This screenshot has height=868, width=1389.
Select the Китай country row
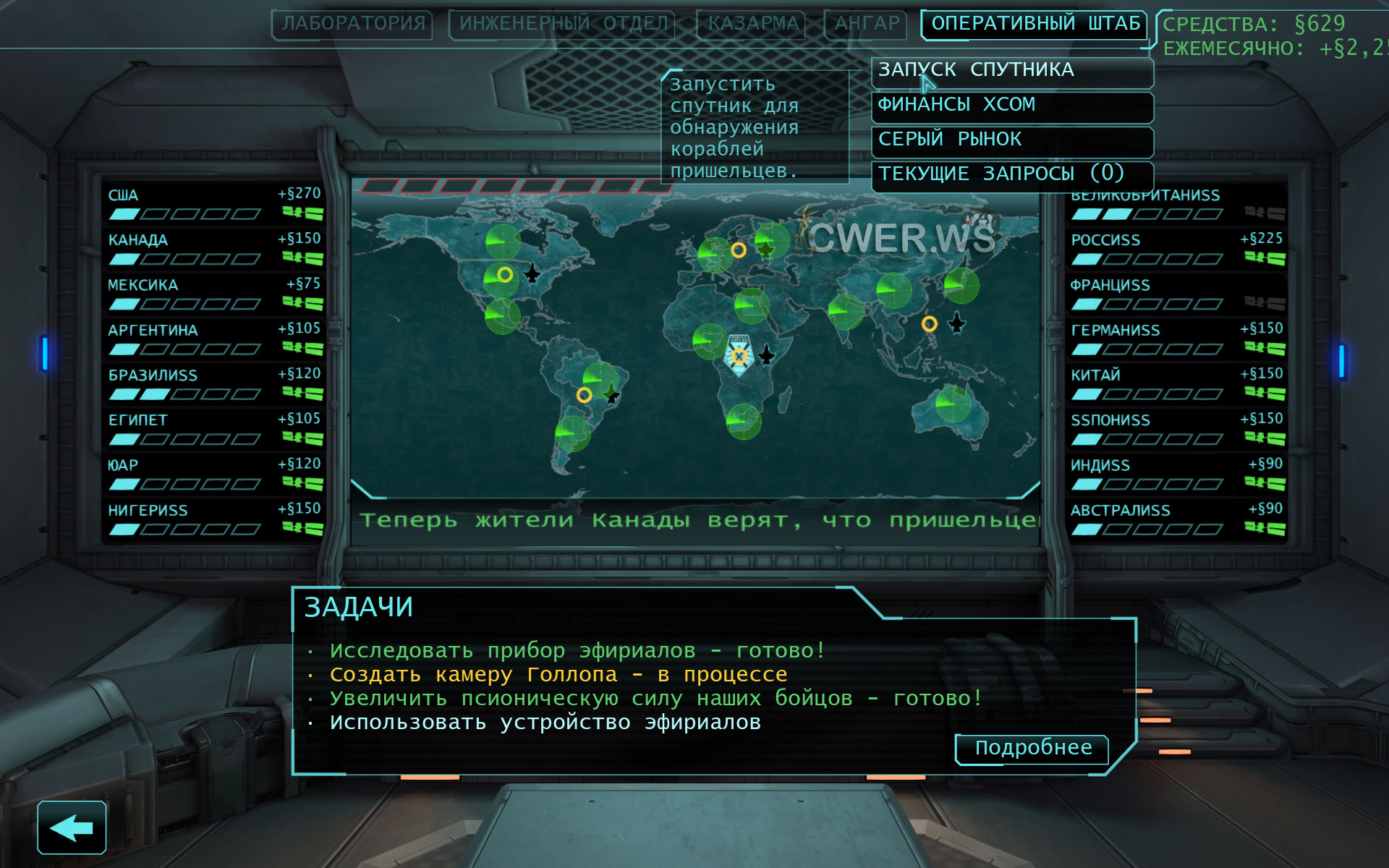tap(1176, 384)
